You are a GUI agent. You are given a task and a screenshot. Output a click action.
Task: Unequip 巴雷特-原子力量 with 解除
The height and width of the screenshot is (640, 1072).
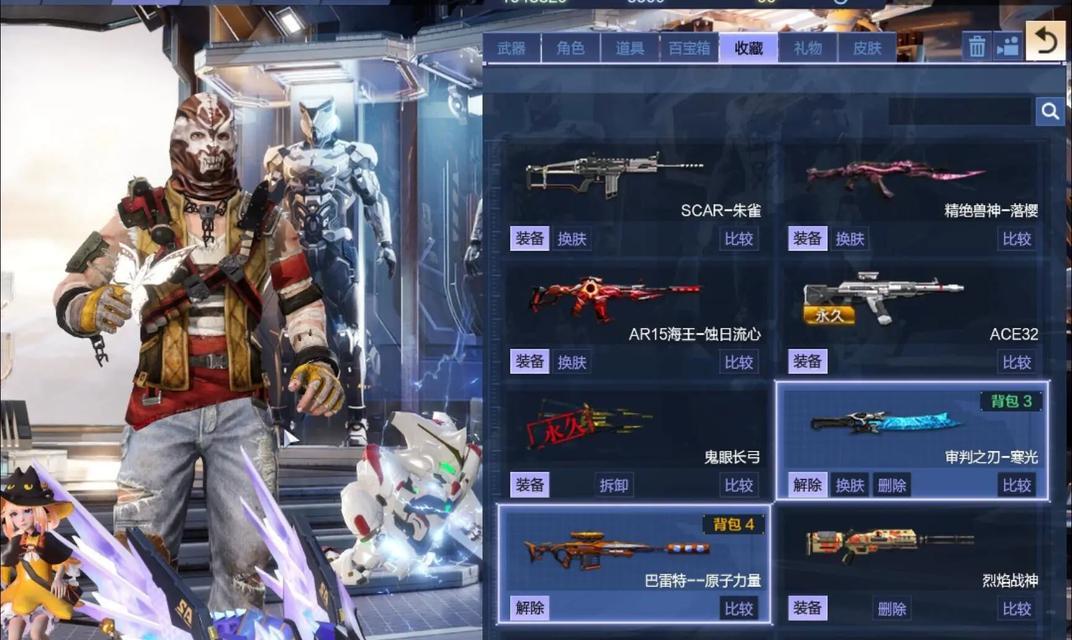click(x=529, y=608)
